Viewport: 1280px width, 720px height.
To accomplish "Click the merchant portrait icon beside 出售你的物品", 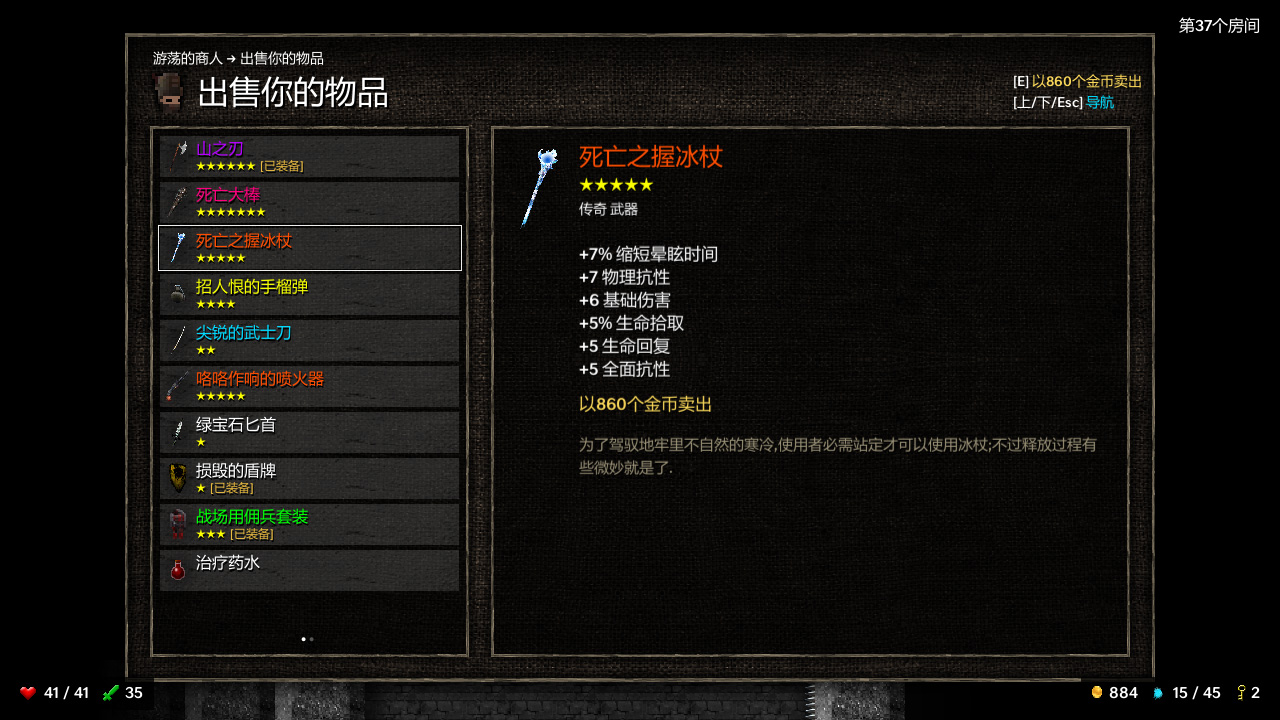I will (x=163, y=92).
